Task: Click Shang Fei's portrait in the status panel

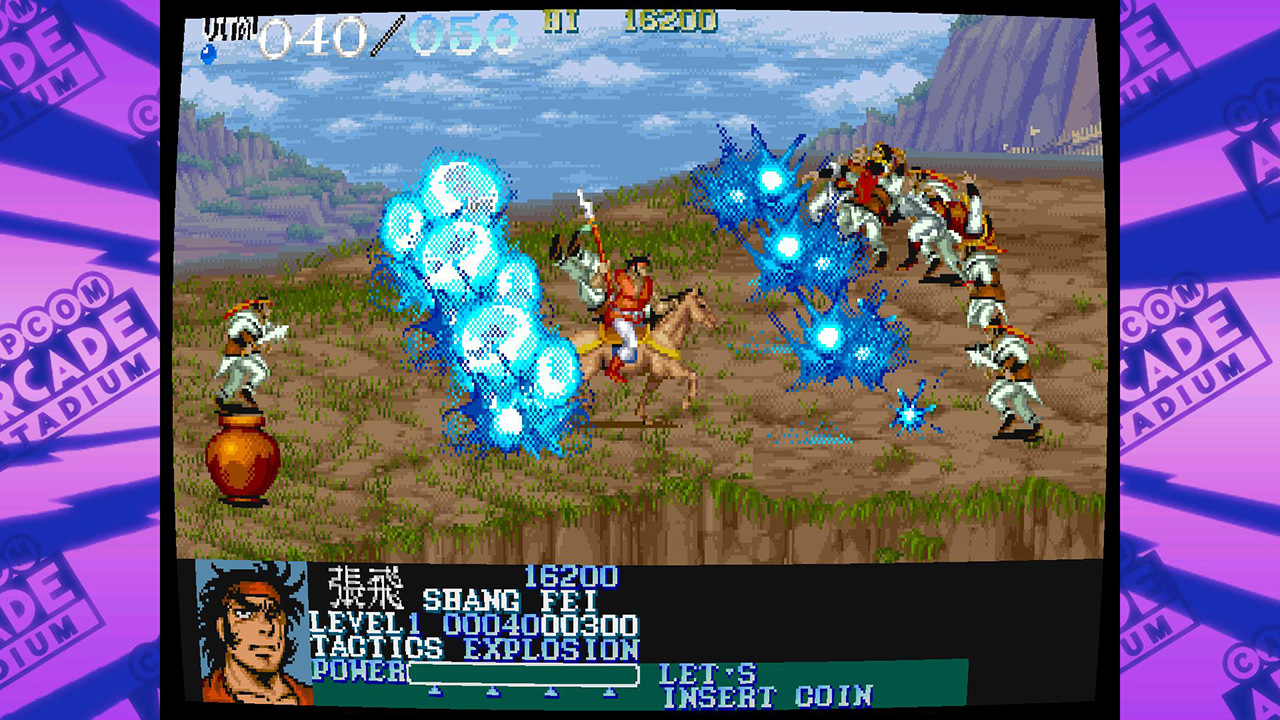Action: pos(250,635)
